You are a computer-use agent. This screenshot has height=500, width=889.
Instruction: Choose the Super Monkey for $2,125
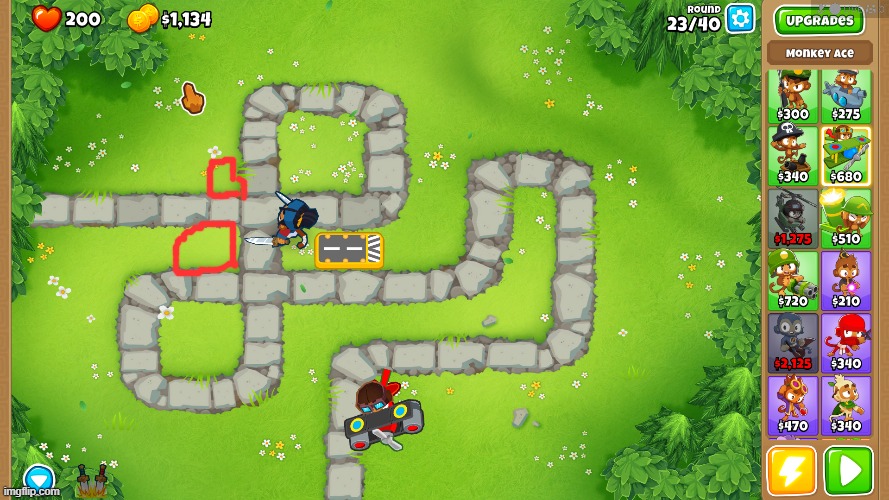793,342
